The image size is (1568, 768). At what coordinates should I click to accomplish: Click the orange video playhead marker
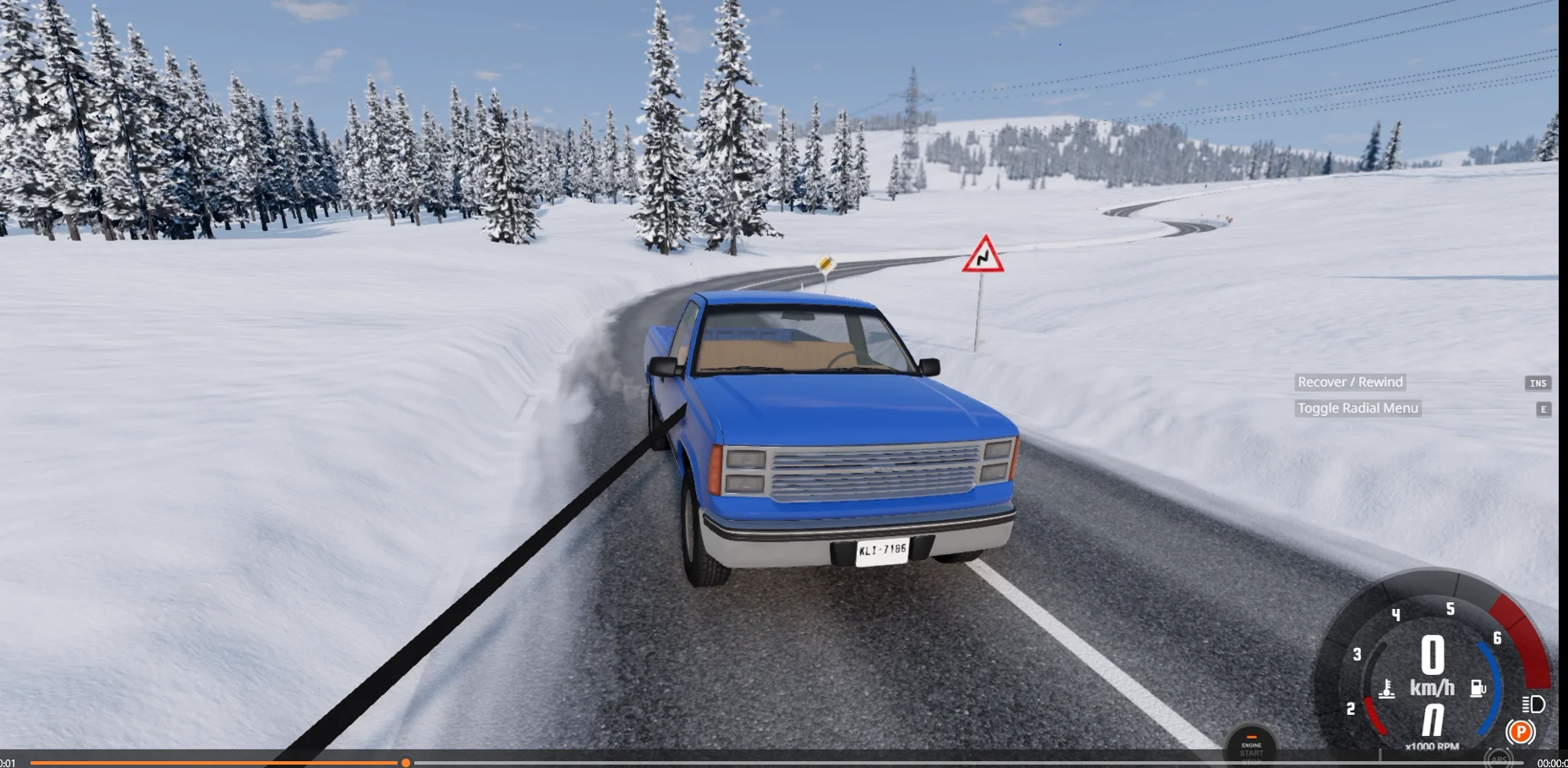click(x=406, y=763)
